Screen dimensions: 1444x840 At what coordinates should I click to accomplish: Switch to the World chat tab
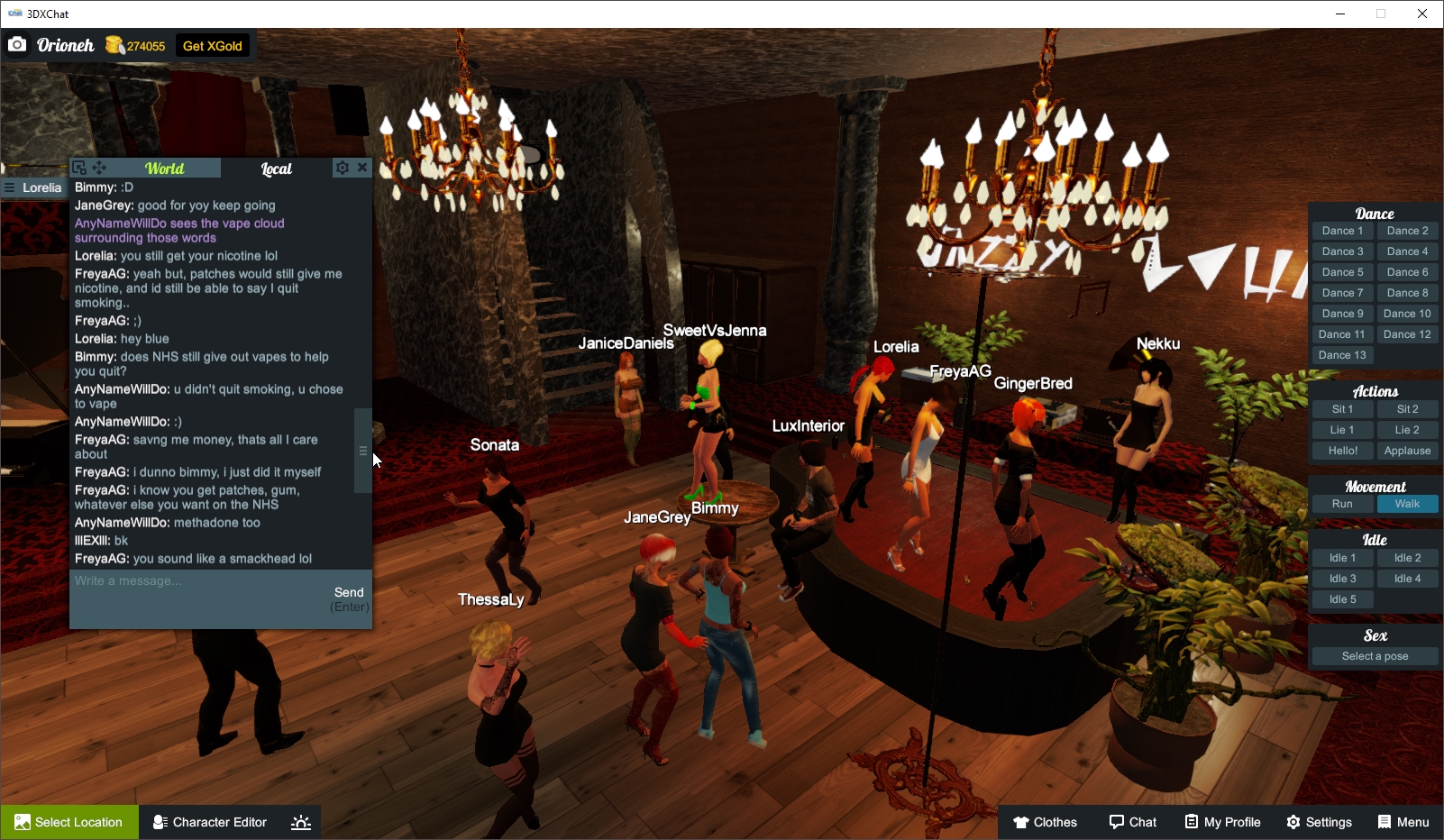click(167, 168)
